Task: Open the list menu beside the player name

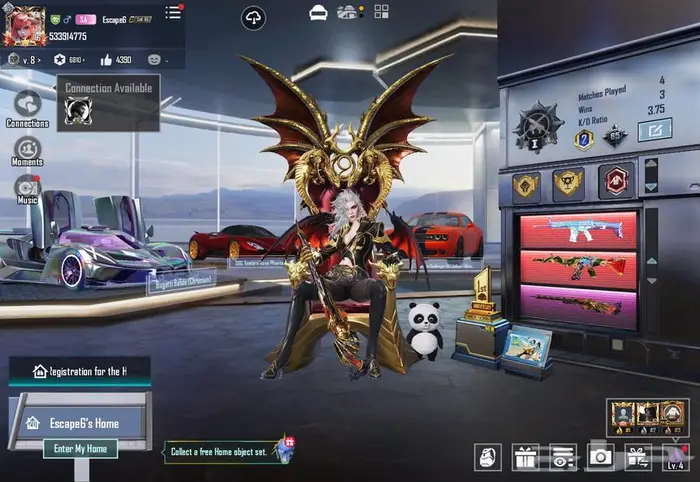Action: click(x=174, y=12)
